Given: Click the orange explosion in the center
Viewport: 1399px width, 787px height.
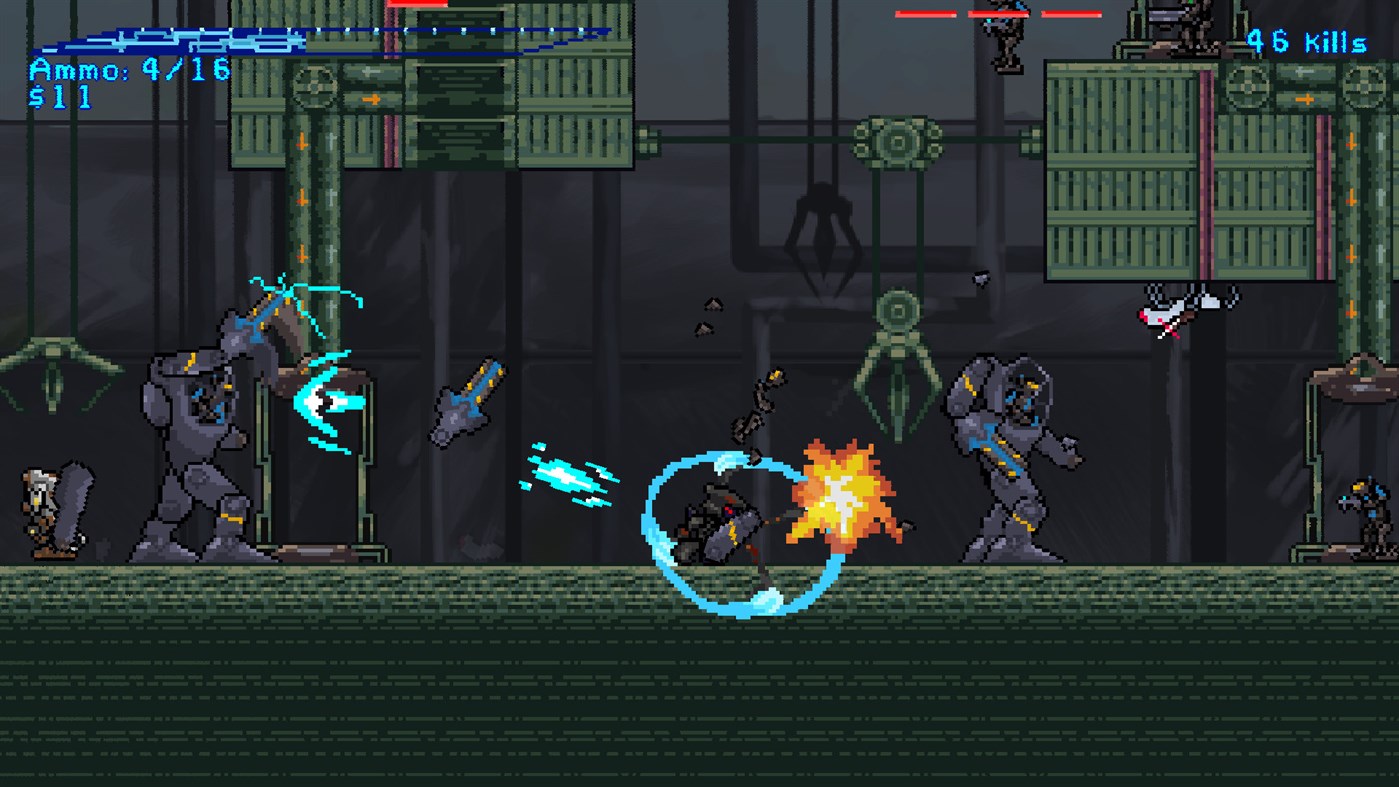Looking at the screenshot, I should tap(845, 495).
